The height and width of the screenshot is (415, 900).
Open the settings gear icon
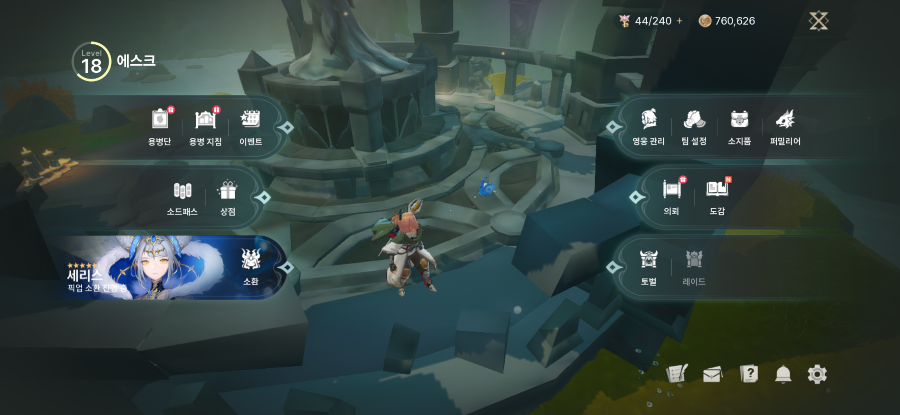tap(817, 374)
